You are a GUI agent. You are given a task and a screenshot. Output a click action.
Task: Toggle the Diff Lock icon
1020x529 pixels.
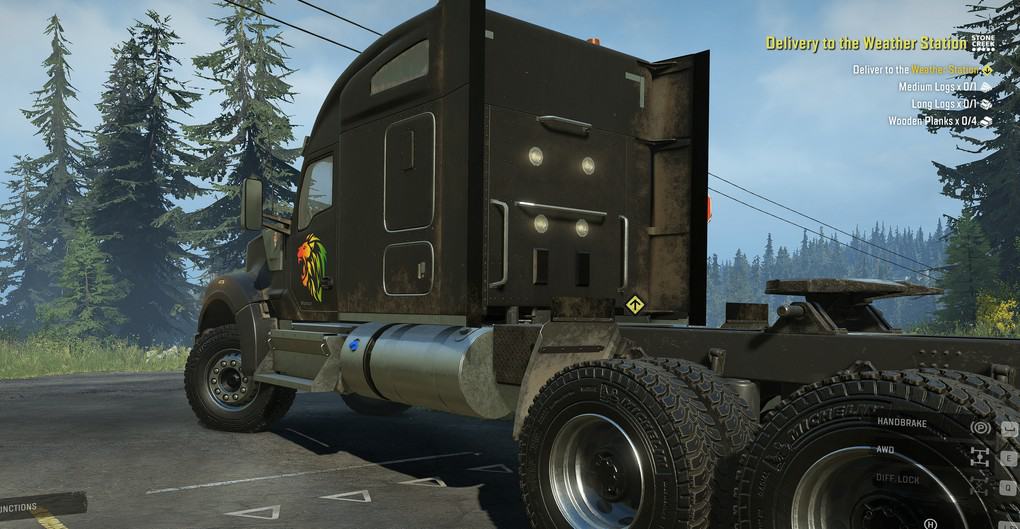click(x=981, y=487)
